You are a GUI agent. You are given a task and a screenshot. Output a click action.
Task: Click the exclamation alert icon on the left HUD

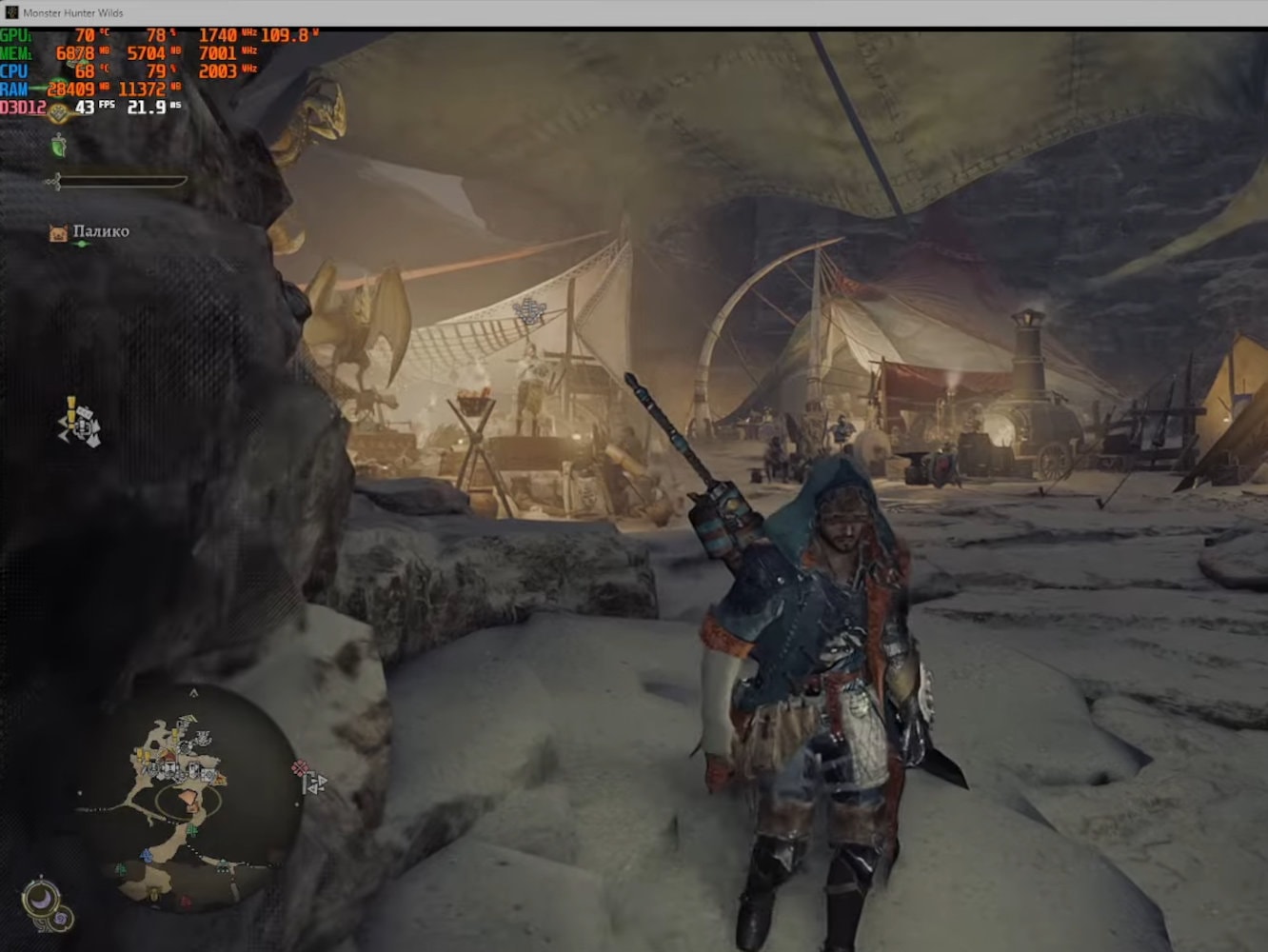point(71,412)
